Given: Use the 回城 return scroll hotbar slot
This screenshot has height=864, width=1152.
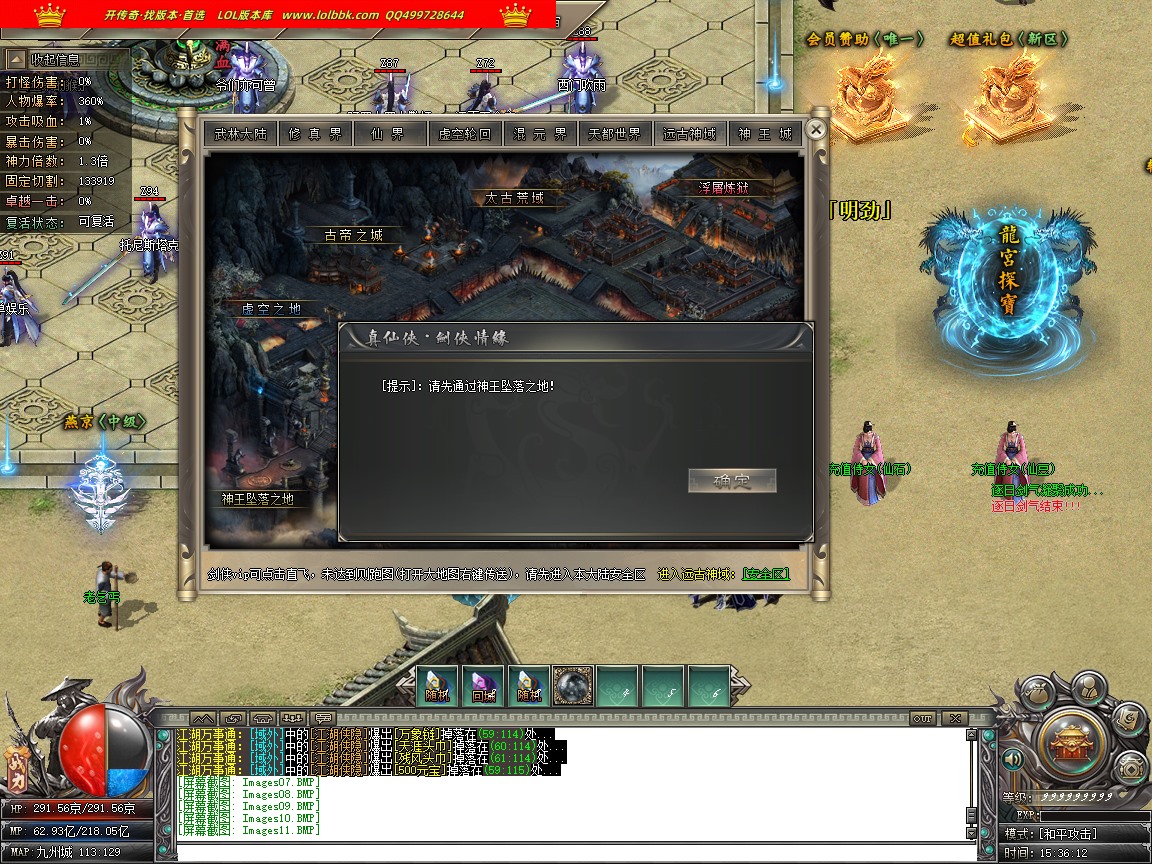Looking at the screenshot, I should point(484,686).
